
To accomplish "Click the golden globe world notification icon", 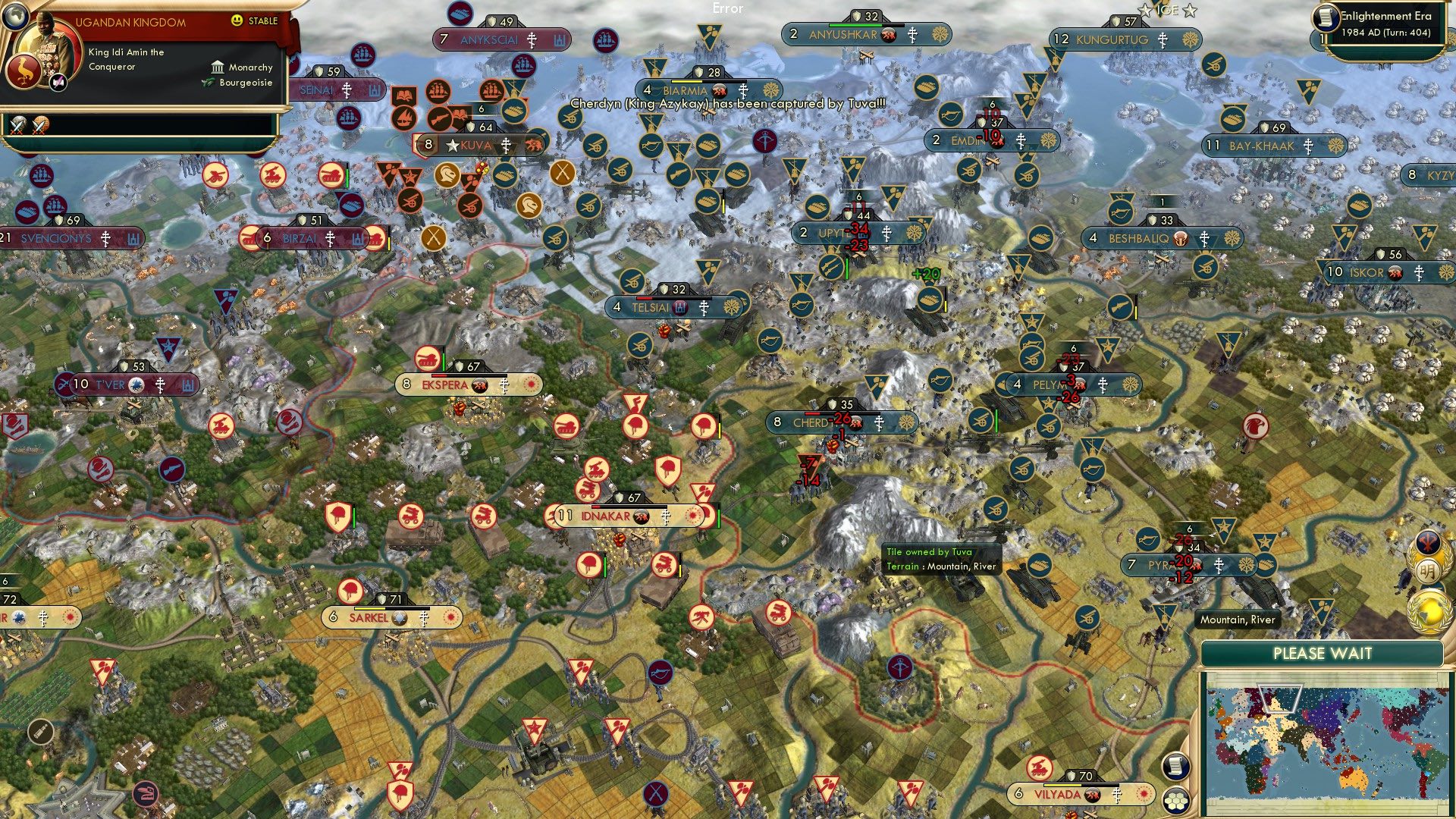I will (x=1429, y=612).
